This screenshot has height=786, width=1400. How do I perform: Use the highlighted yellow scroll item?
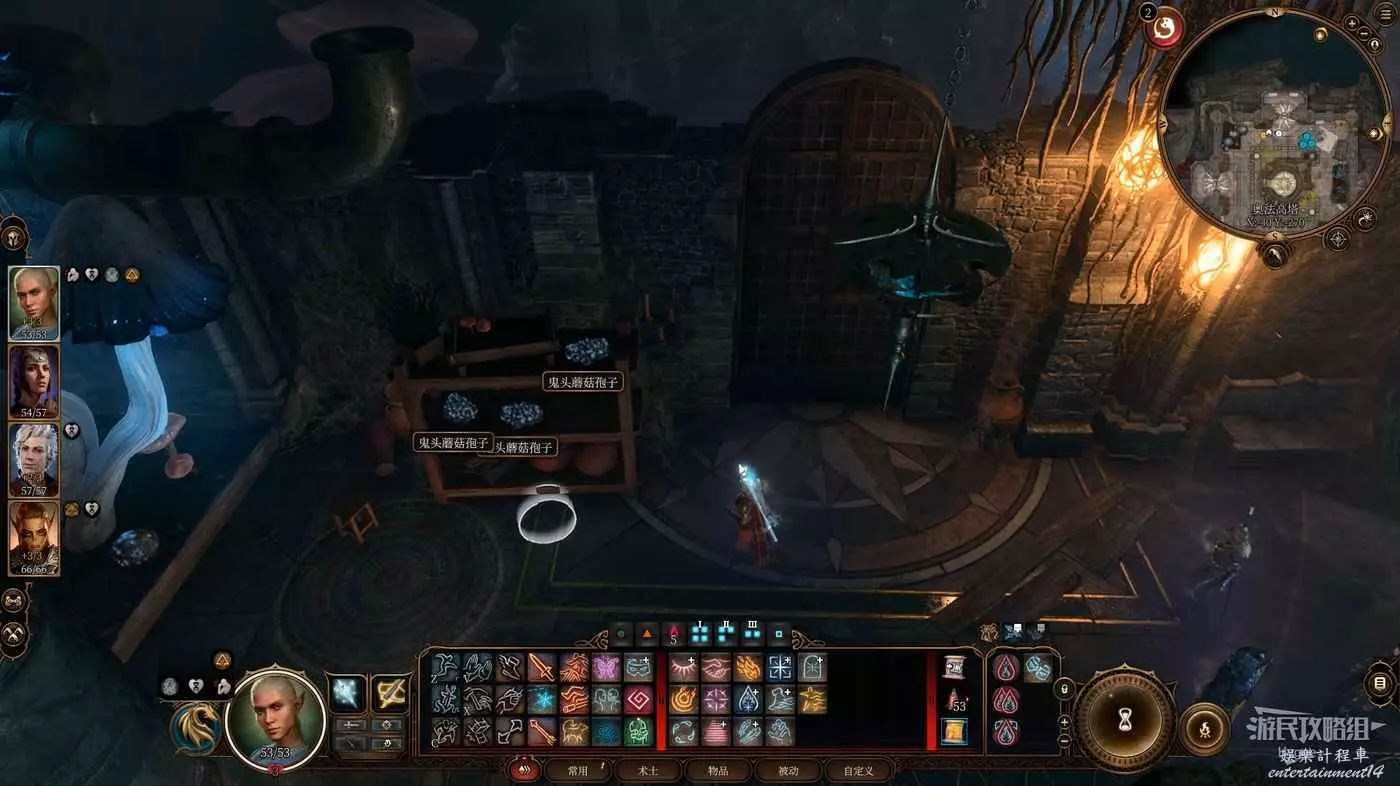click(x=954, y=732)
